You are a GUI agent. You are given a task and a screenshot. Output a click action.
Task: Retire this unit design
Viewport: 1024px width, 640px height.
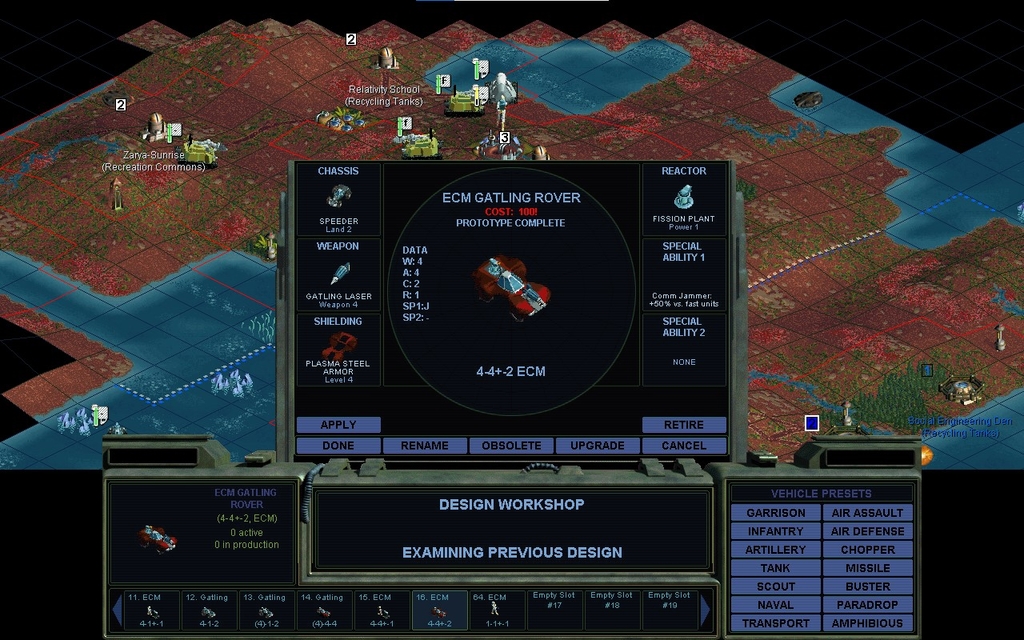[684, 425]
